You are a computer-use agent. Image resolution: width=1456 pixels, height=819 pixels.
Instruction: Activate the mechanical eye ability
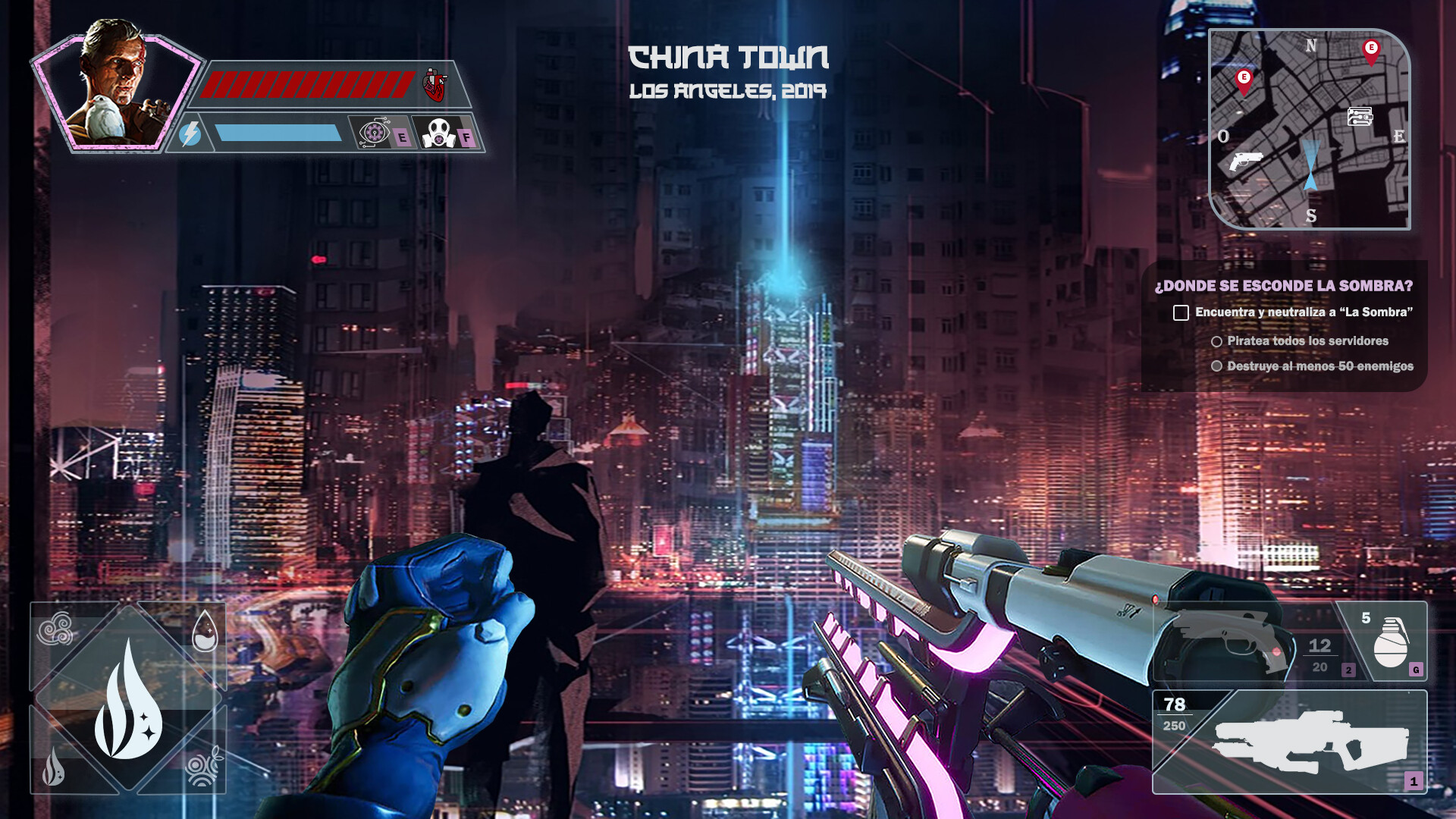click(374, 133)
